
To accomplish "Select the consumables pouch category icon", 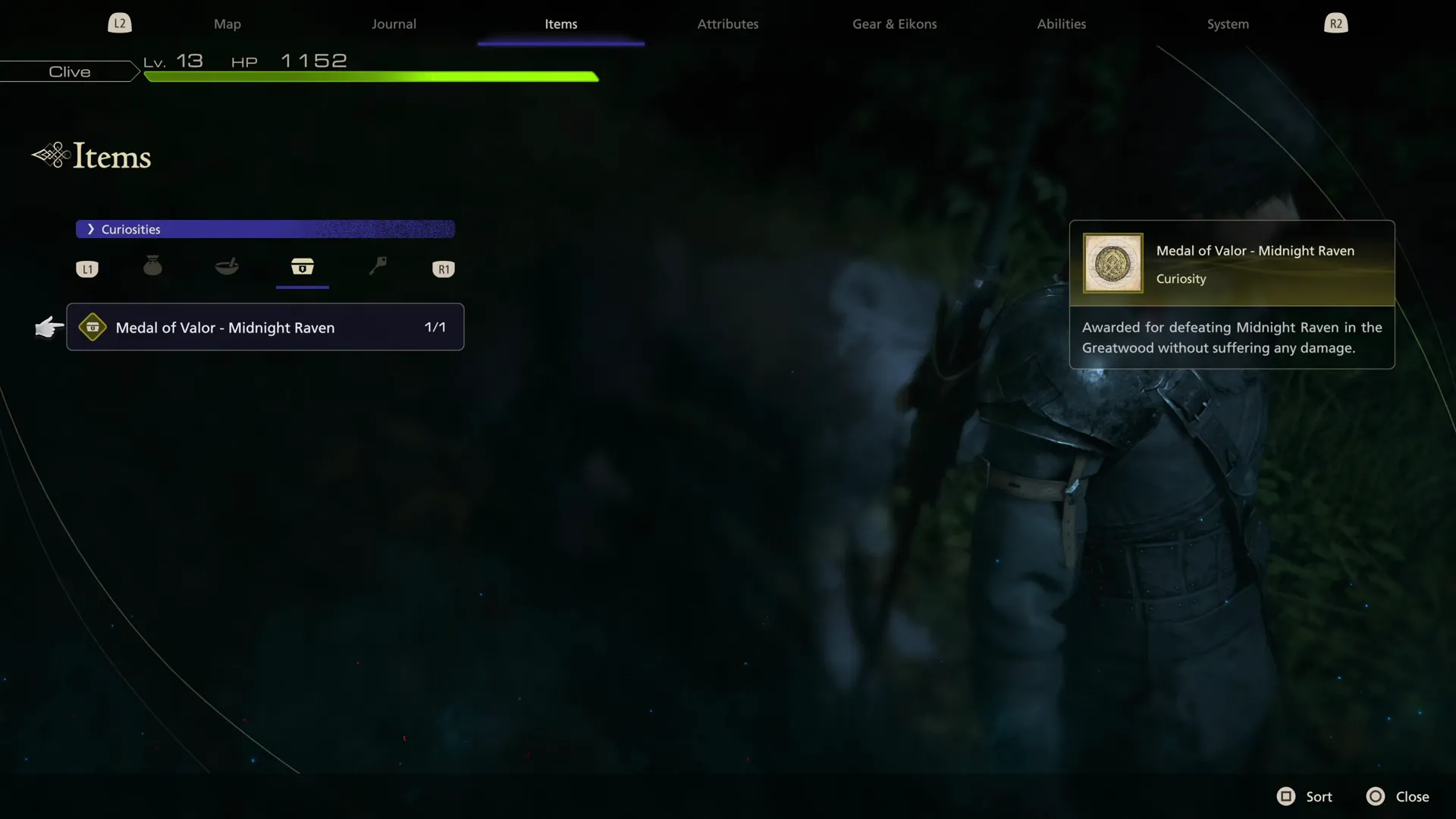I will click(152, 266).
